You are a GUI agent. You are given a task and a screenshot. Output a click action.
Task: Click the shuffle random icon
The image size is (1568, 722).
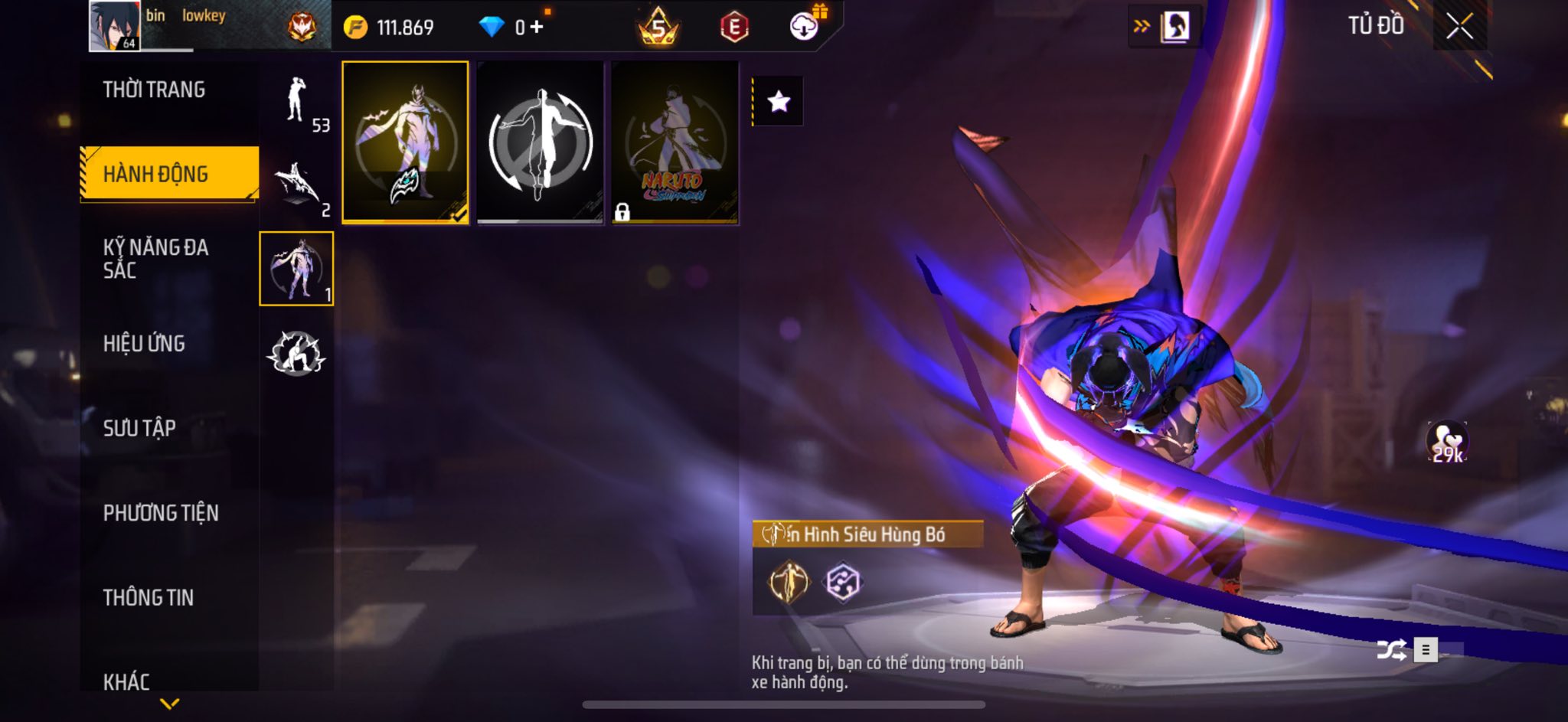pos(1390,650)
